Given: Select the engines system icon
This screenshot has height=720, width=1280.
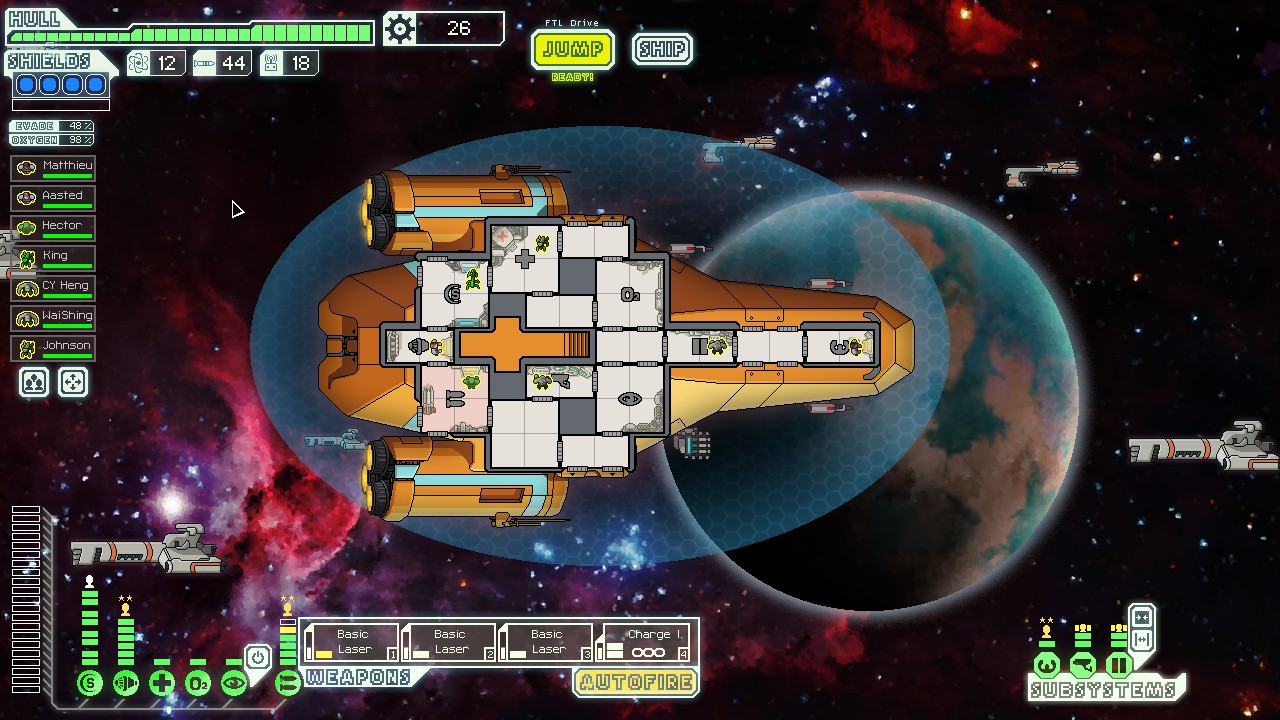Looking at the screenshot, I should [x=126, y=684].
